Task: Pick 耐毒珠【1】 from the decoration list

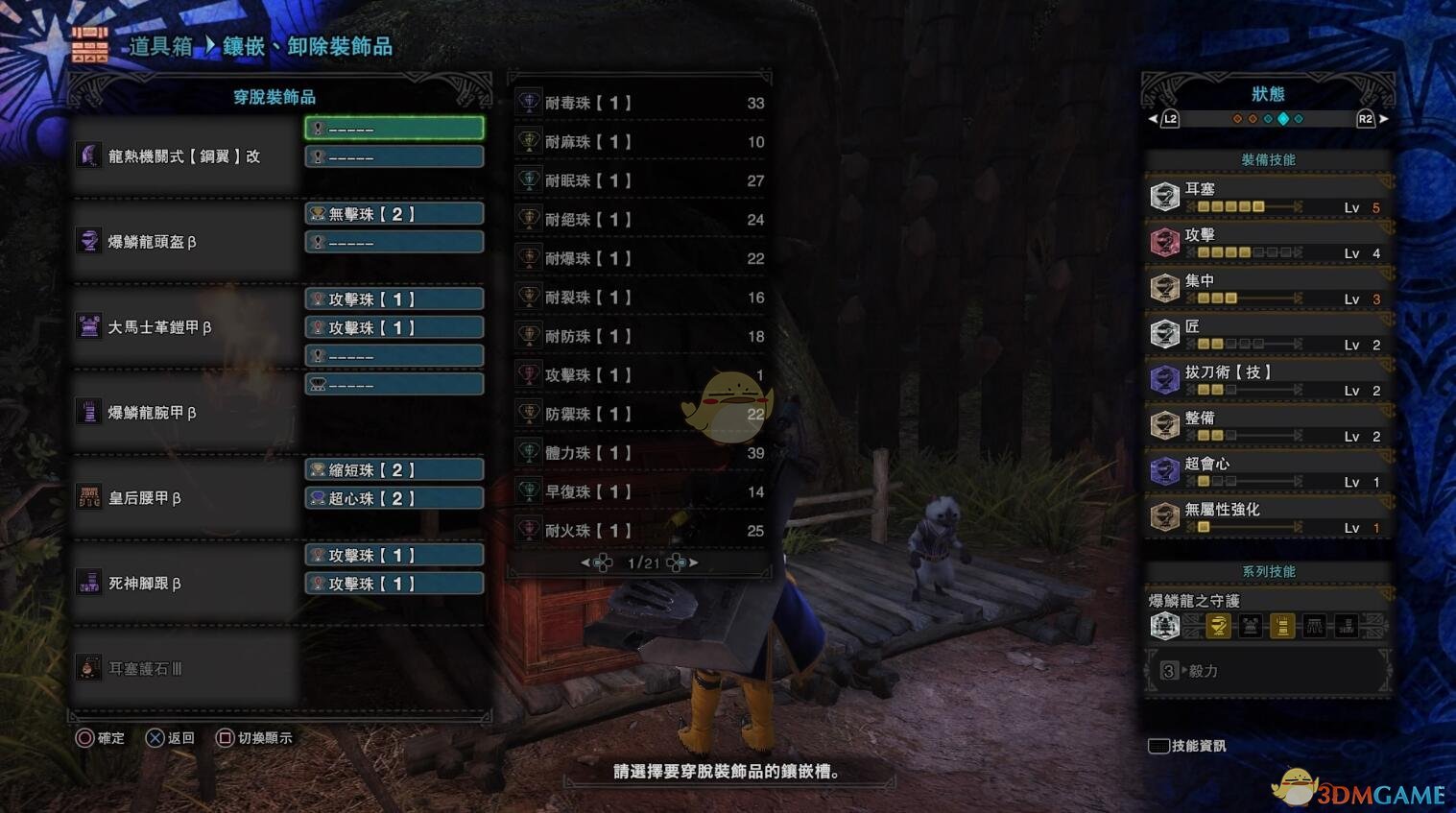Action: [x=639, y=103]
